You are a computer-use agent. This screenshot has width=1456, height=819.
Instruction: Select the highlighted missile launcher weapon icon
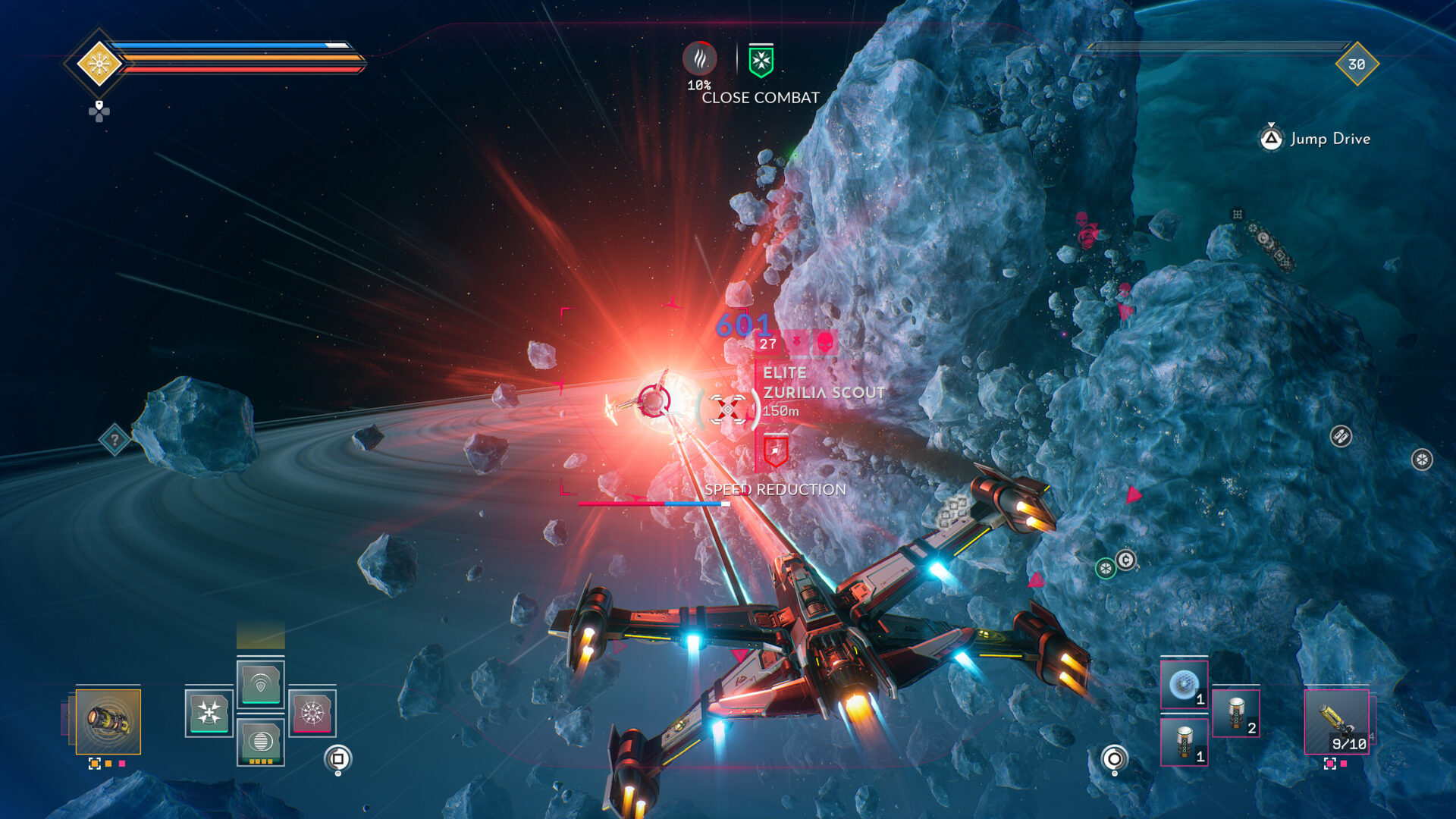click(x=108, y=721)
